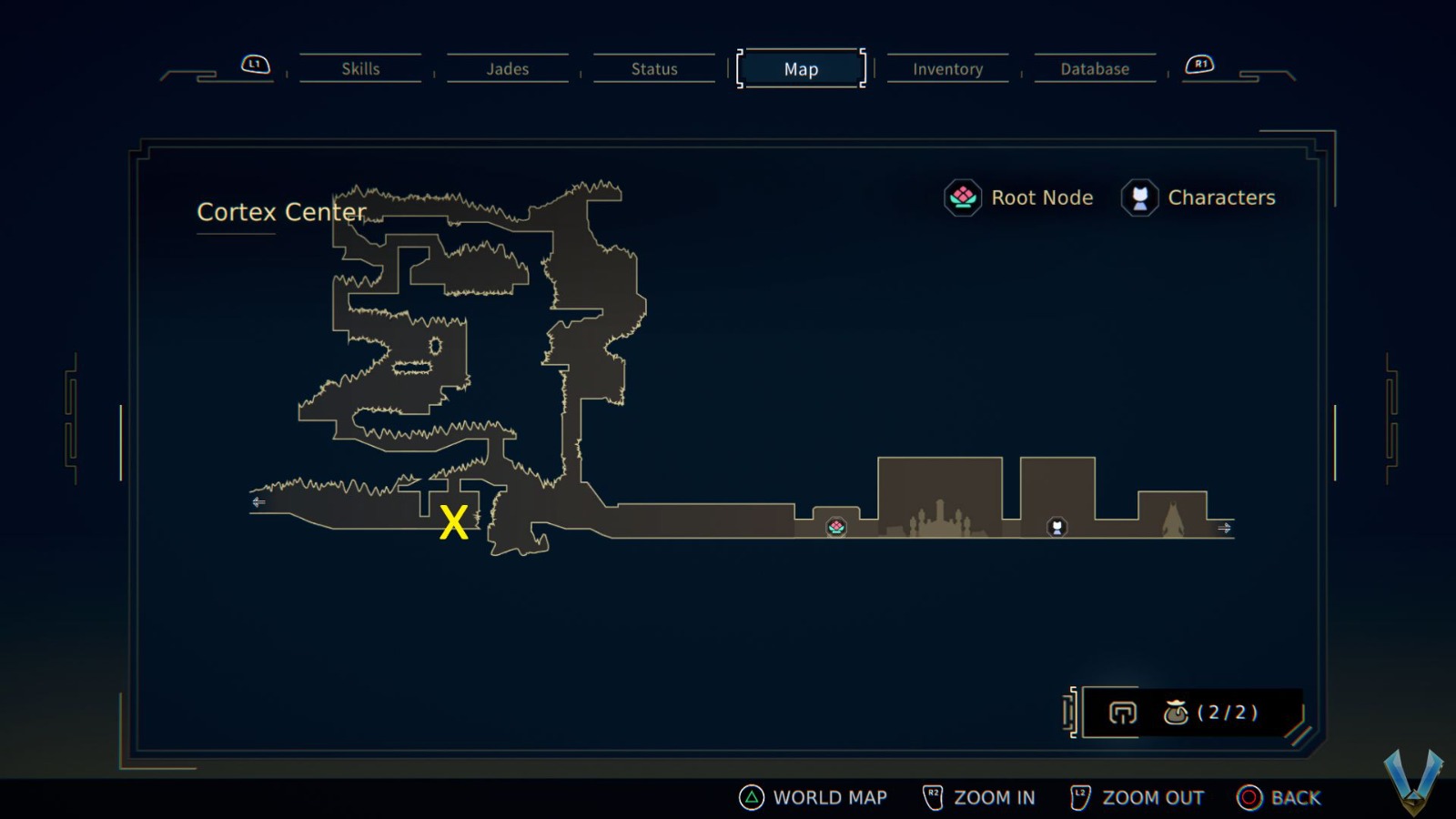1456x819 pixels.
Task: Click the Characters legend icon
Action: click(1139, 197)
